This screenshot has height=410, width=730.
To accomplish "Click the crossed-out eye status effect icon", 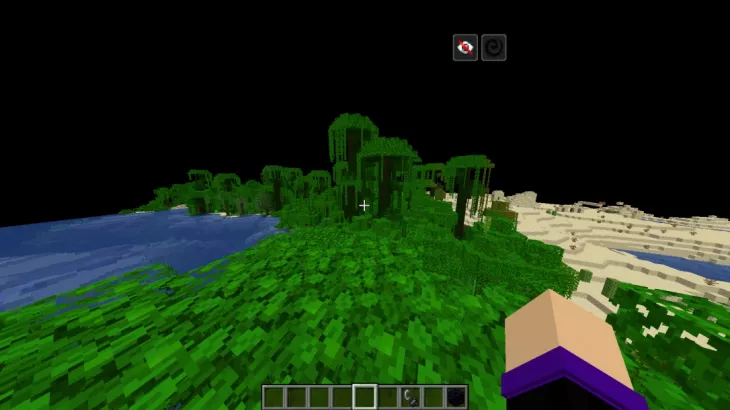I will coord(465,47).
